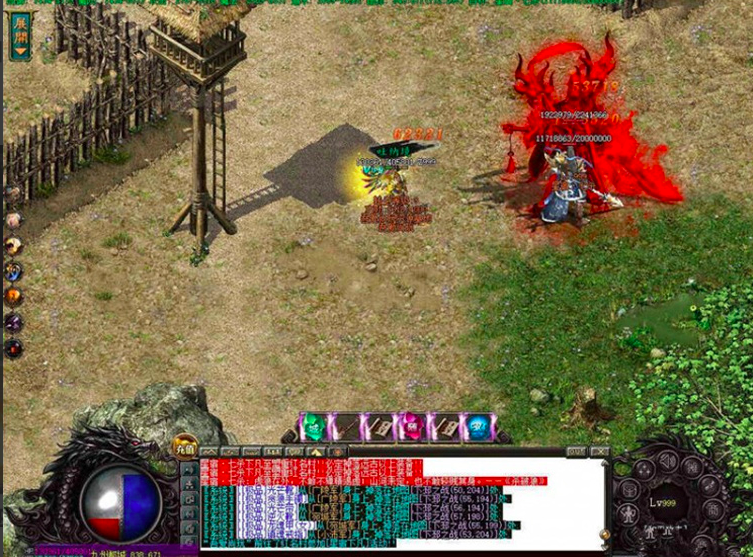Click the purple orb skill icon
Viewport: 753px width, 557px height.
tap(14, 322)
